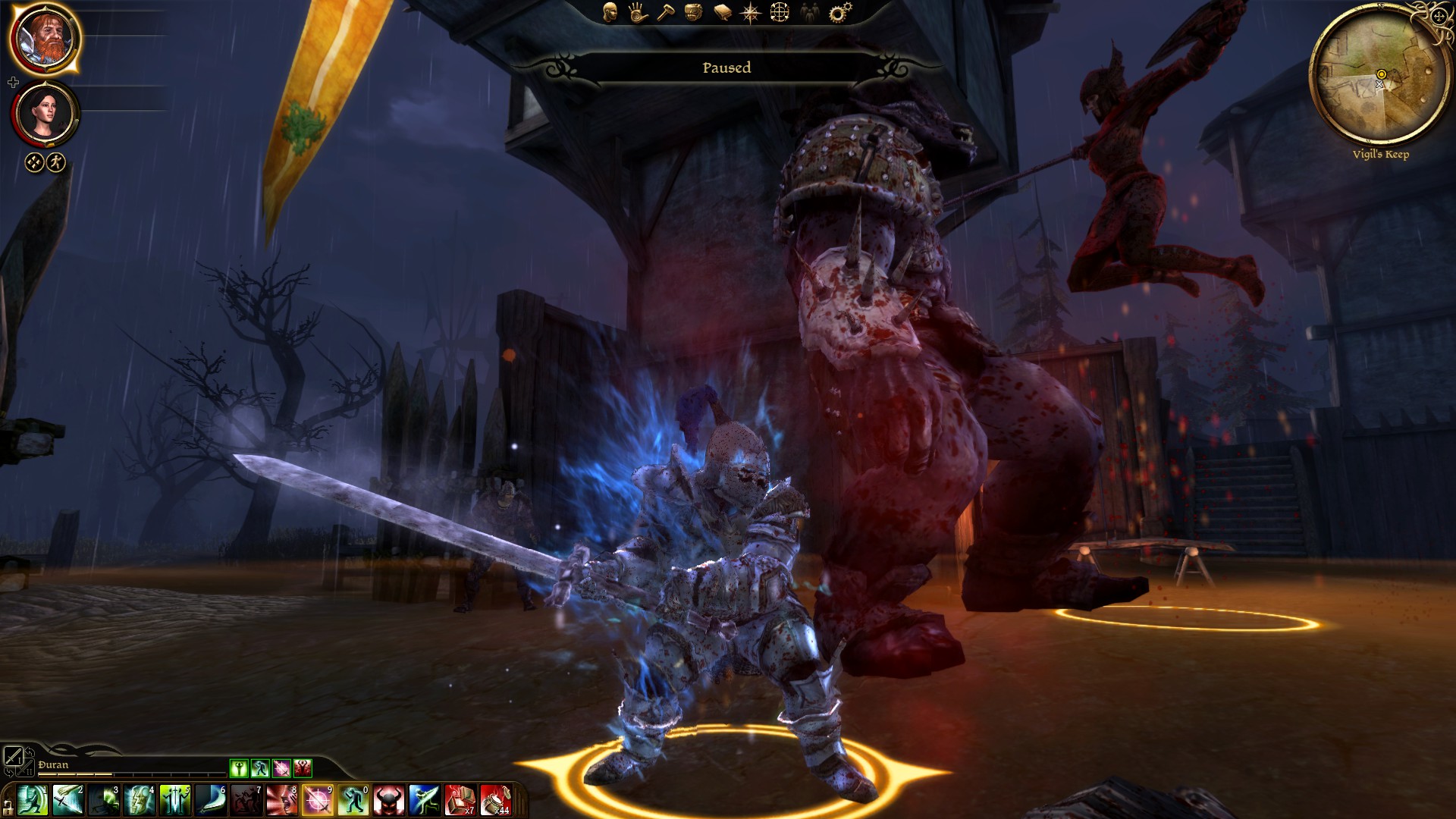
Task: Use the red poultice item with x44
Action: pos(495,801)
